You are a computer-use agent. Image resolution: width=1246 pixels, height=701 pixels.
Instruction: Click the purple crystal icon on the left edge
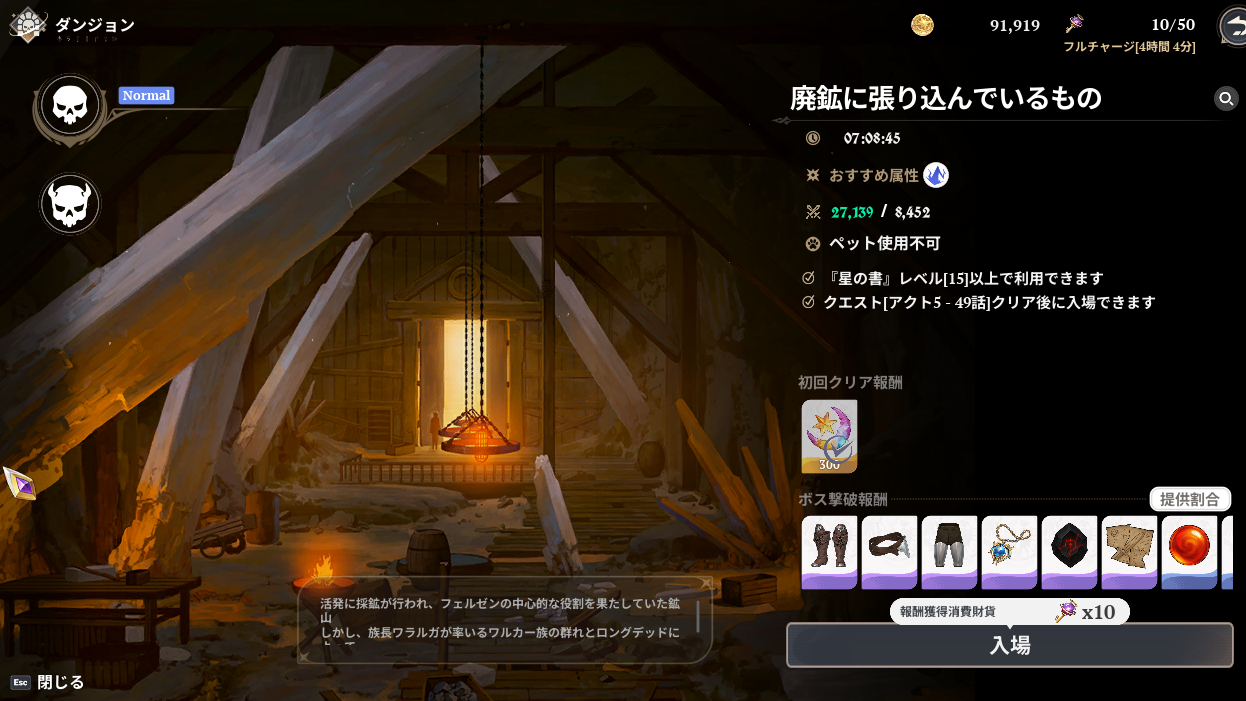click(20, 484)
